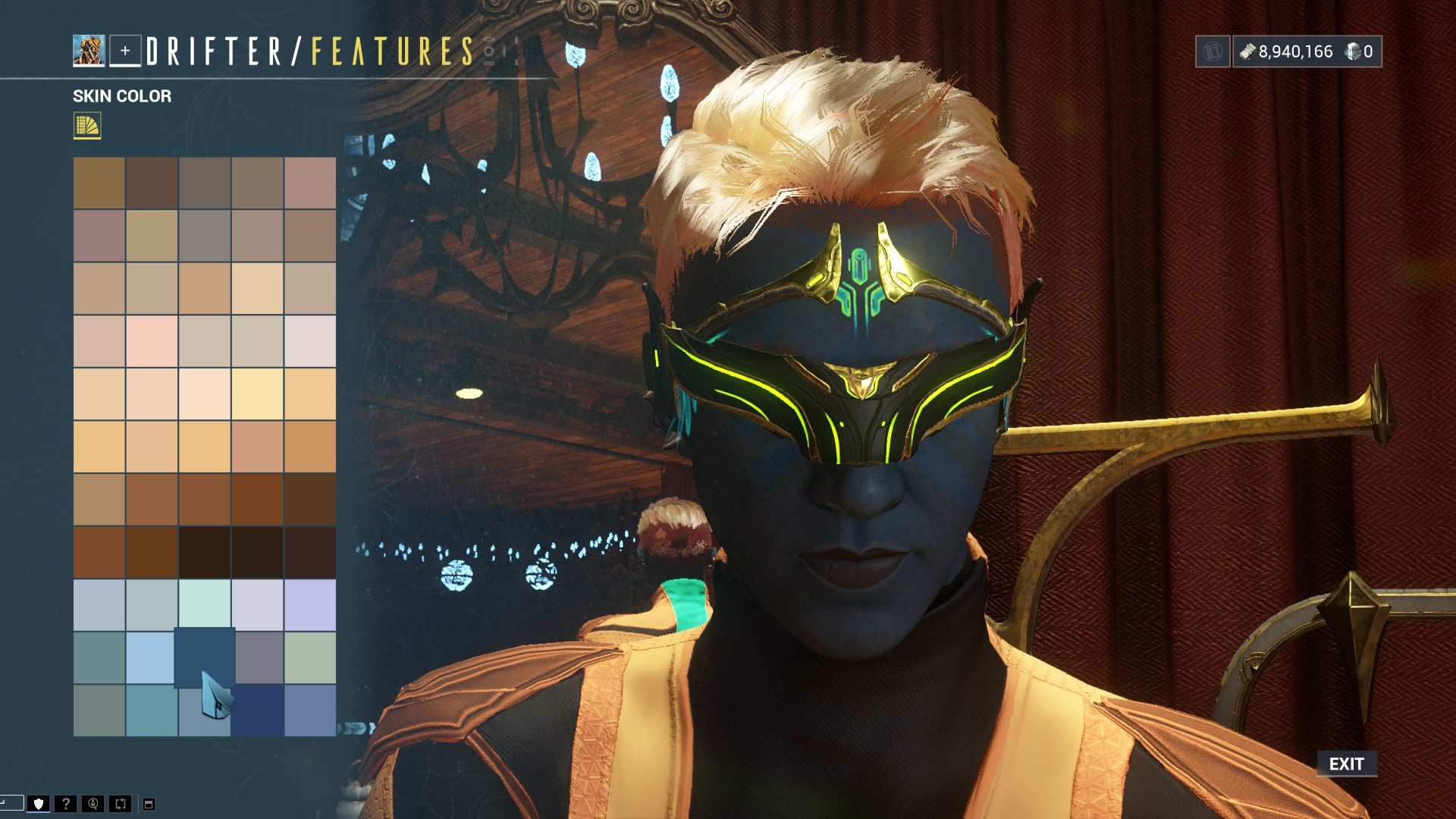Click the enter key icon in bottom-left corner
The width and height of the screenshot is (1456, 819).
click(x=12, y=802)
